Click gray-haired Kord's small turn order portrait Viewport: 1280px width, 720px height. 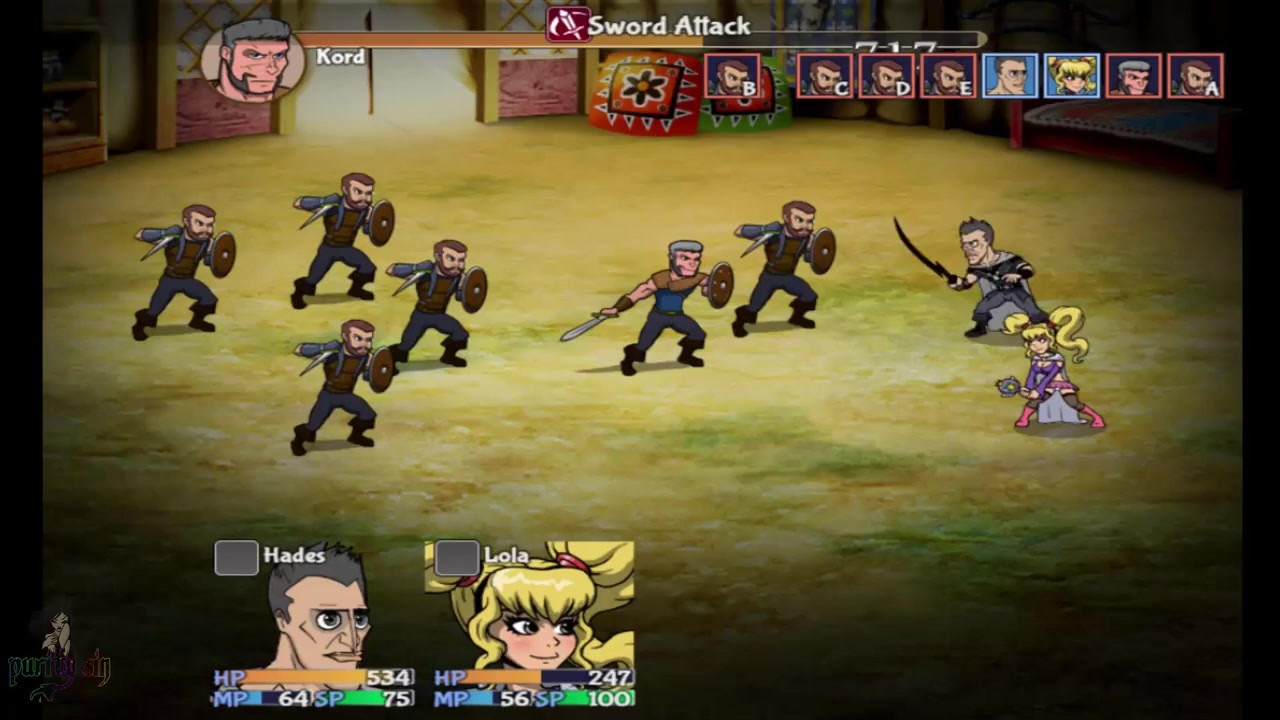1133,76
